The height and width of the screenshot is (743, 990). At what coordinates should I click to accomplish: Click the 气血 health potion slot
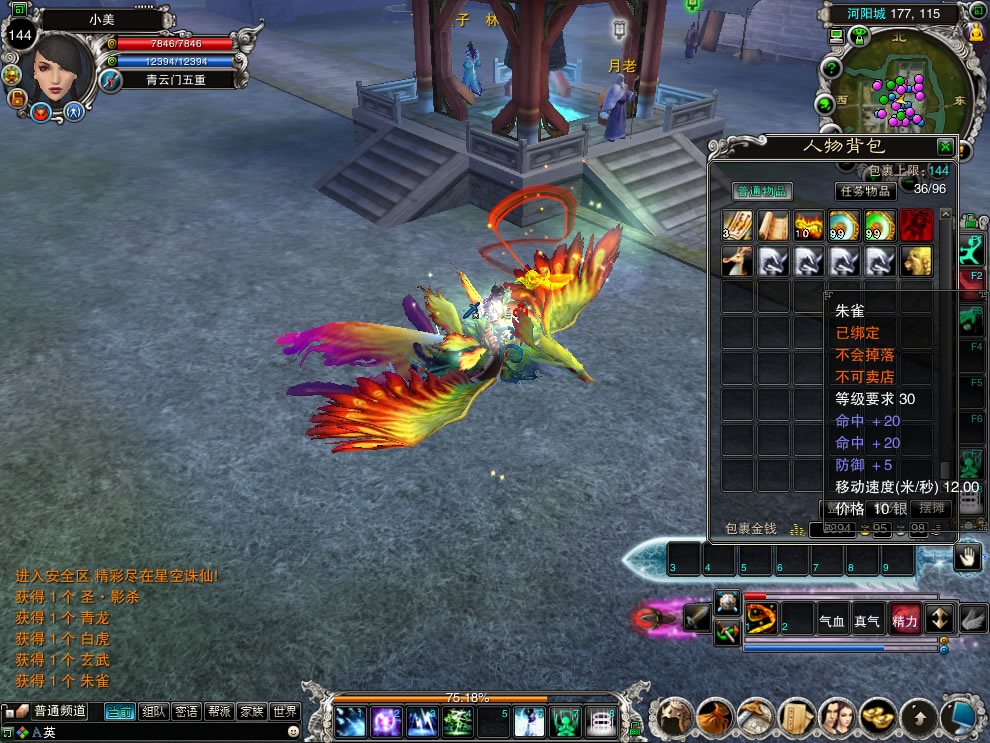coord(832,620)
